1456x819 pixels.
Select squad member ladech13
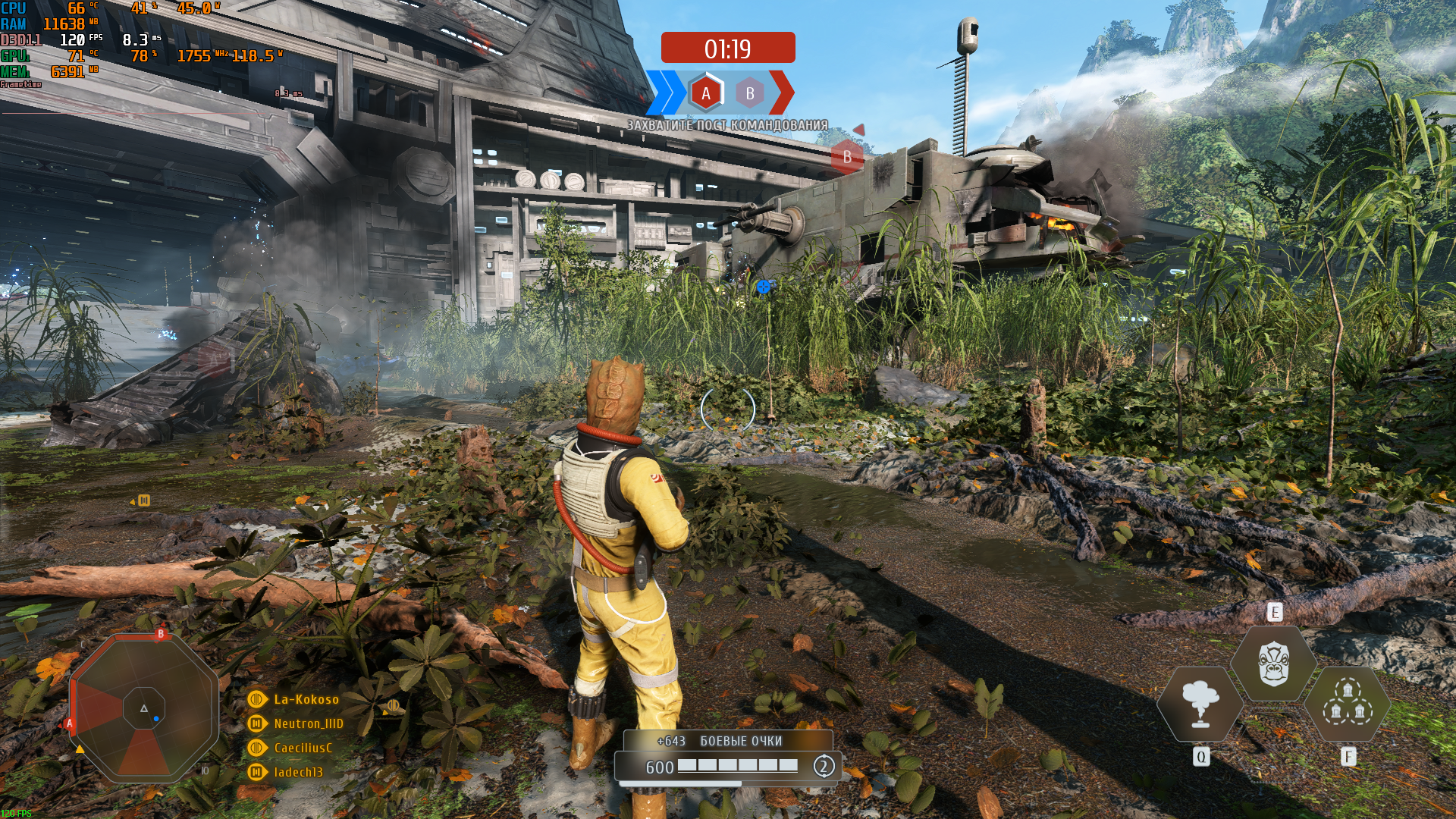pos(298,772)
